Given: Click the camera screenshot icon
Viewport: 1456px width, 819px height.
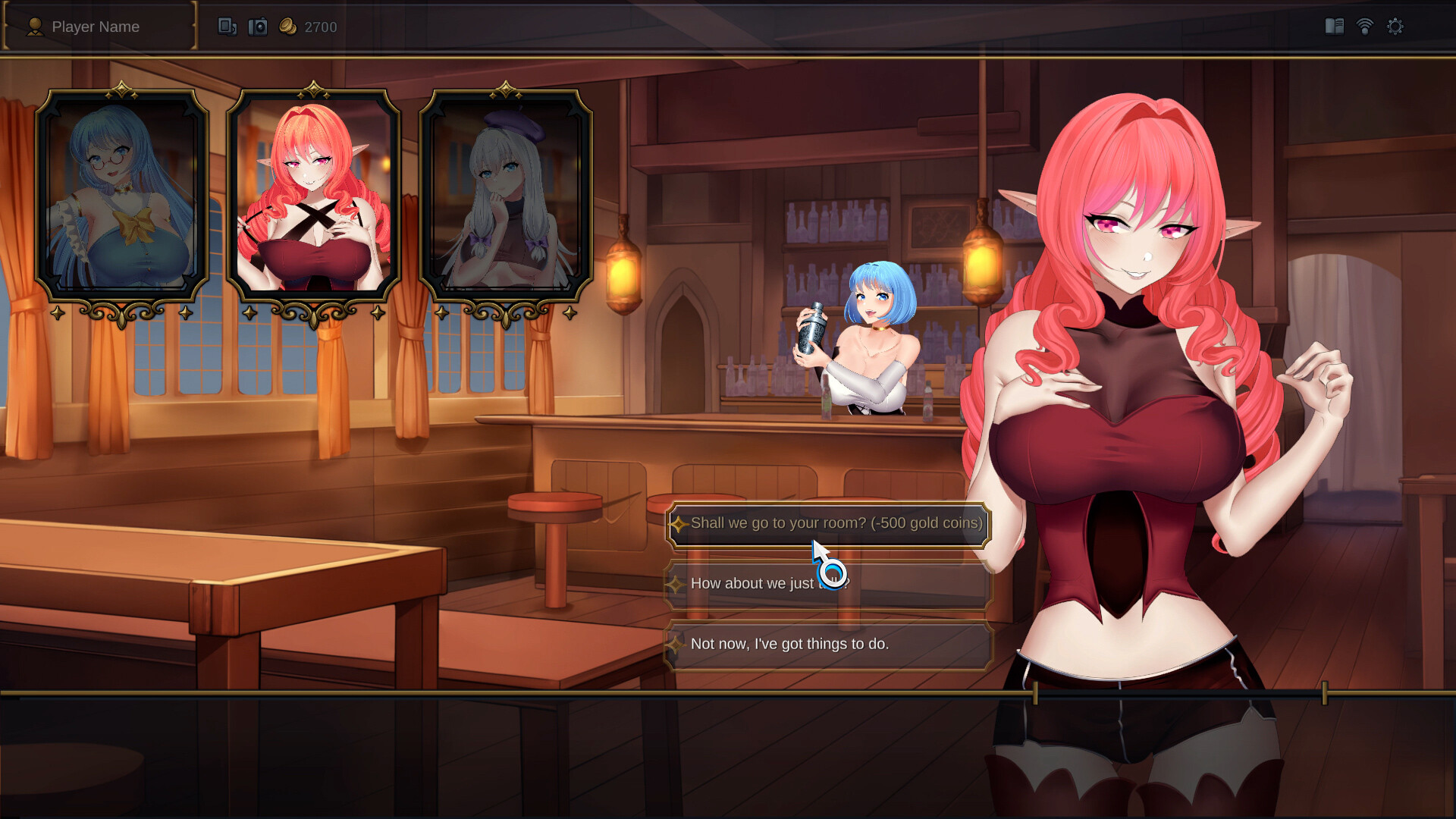Looking at the screenshot, I should coord(258,26).
